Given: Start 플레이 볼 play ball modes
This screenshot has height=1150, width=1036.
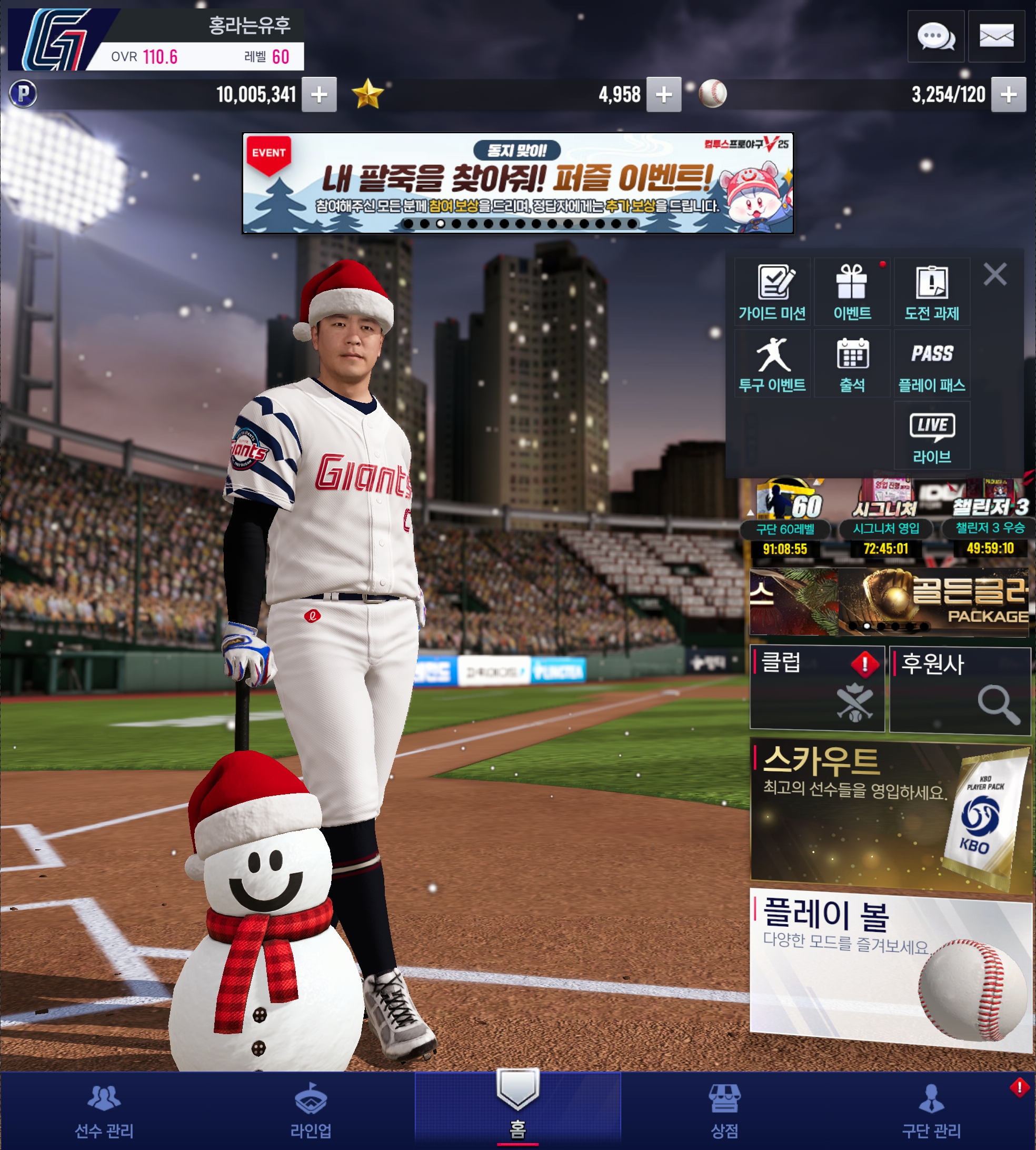Looking at the screenshot, I should click(890, 968).
